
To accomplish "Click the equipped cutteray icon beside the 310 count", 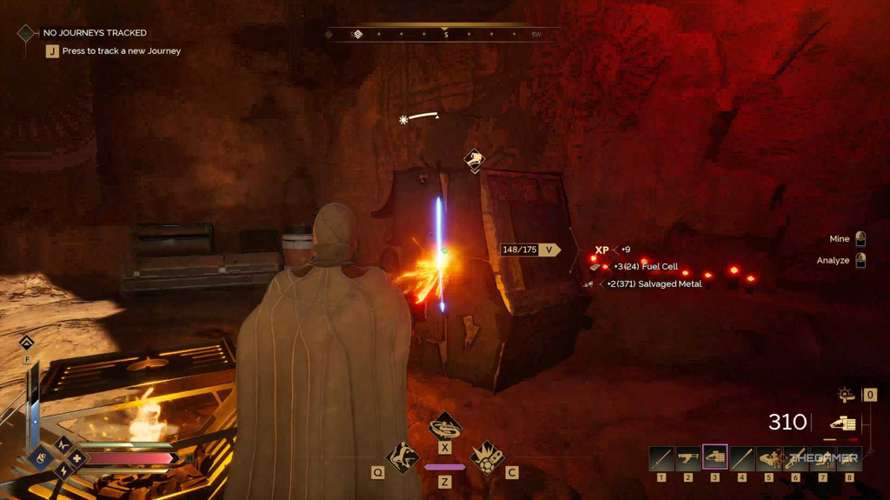I will [x=842, y=424].
